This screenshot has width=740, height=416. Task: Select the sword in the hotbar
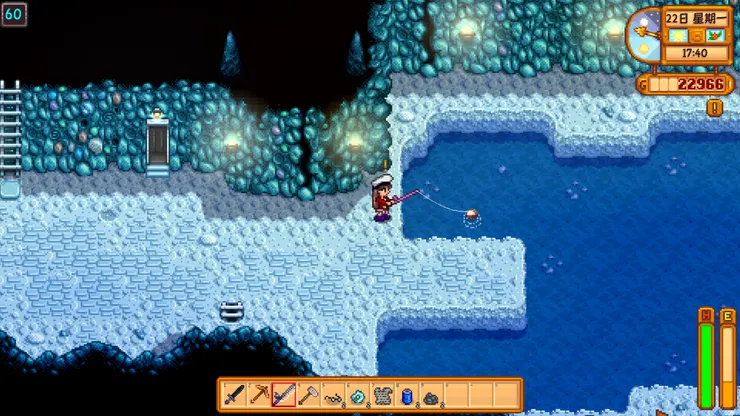(x=234, y=394)
